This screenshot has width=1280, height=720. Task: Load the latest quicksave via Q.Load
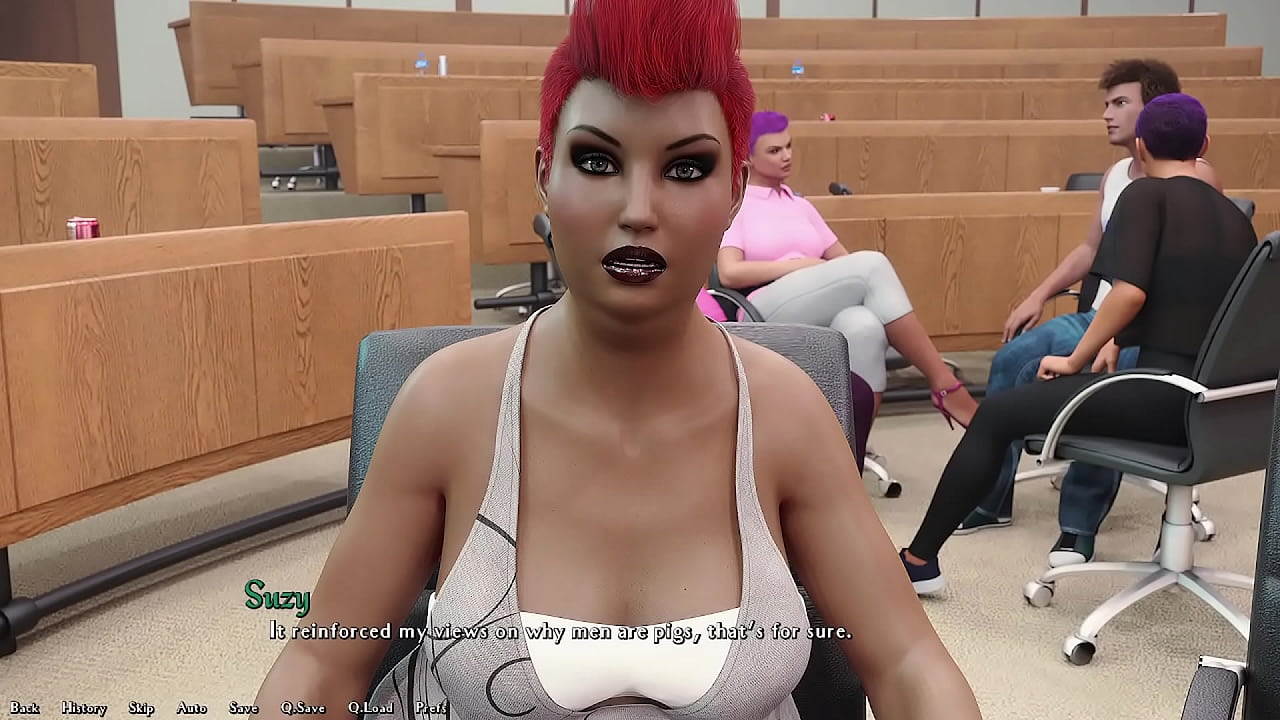[x=369, y=706]
